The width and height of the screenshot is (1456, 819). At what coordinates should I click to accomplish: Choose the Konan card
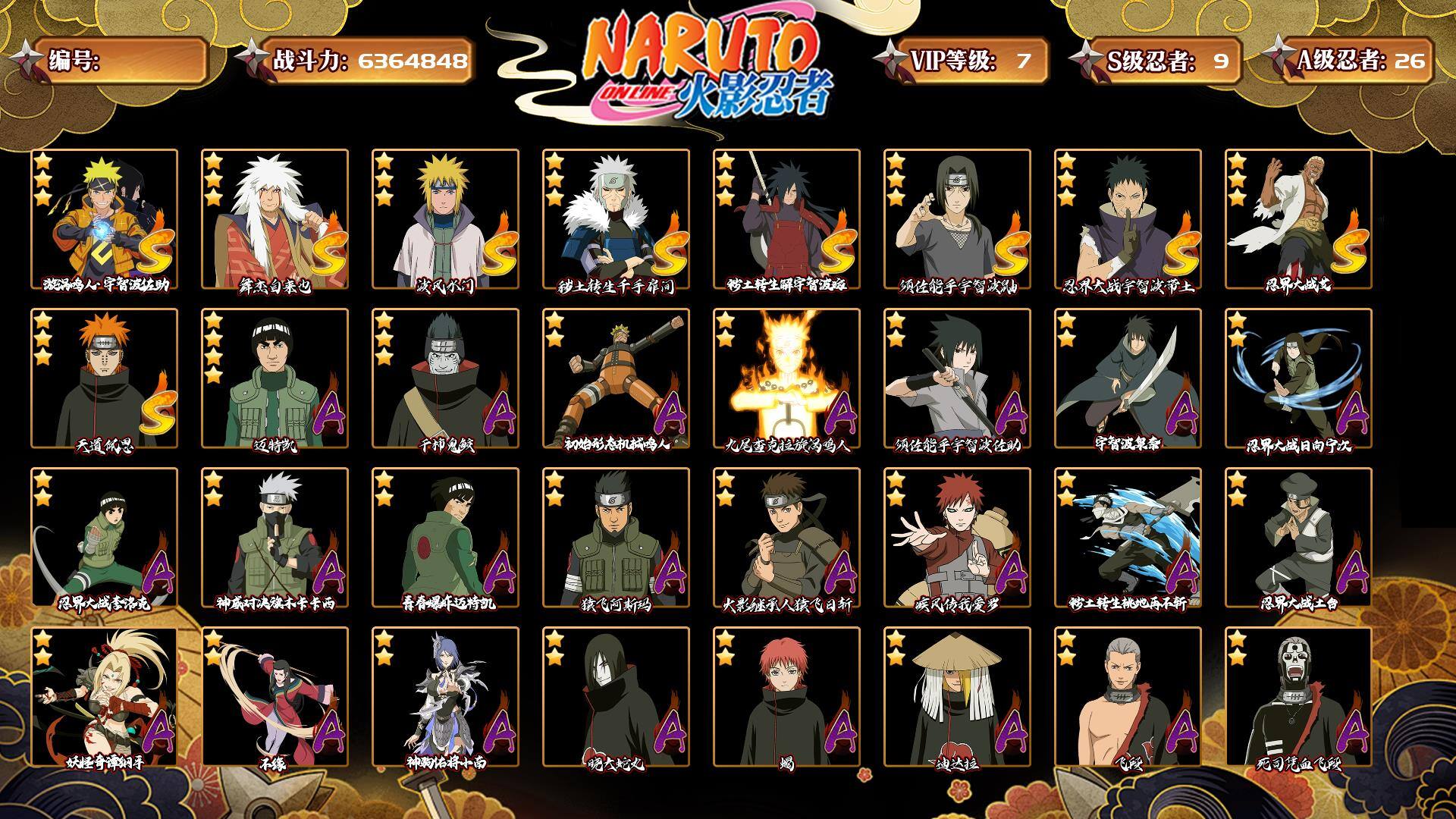[445, 697]
